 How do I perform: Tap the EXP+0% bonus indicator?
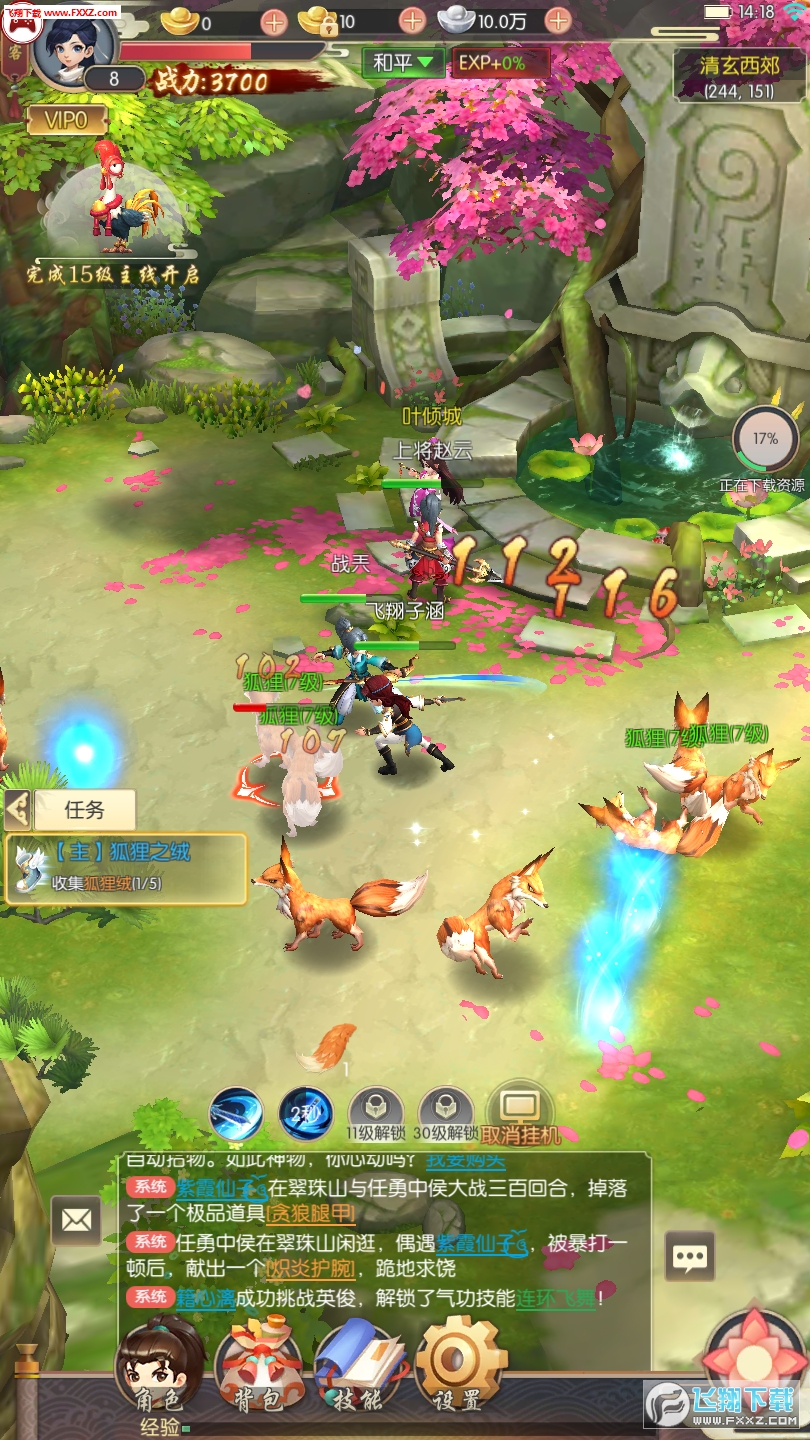[499, 62]
